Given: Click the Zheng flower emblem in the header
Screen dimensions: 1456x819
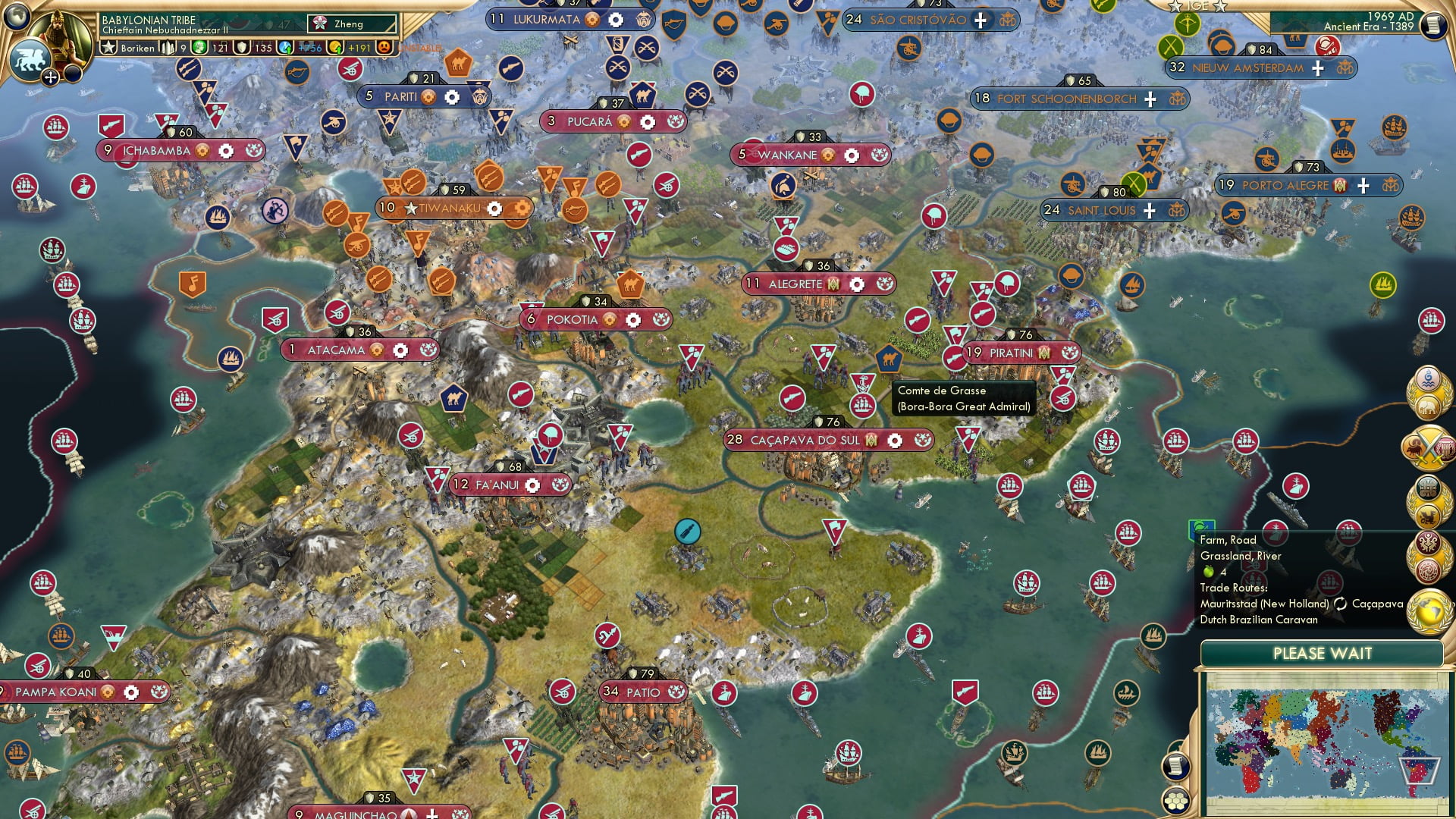Looking at the screenshot, I should tap(321, 24).
